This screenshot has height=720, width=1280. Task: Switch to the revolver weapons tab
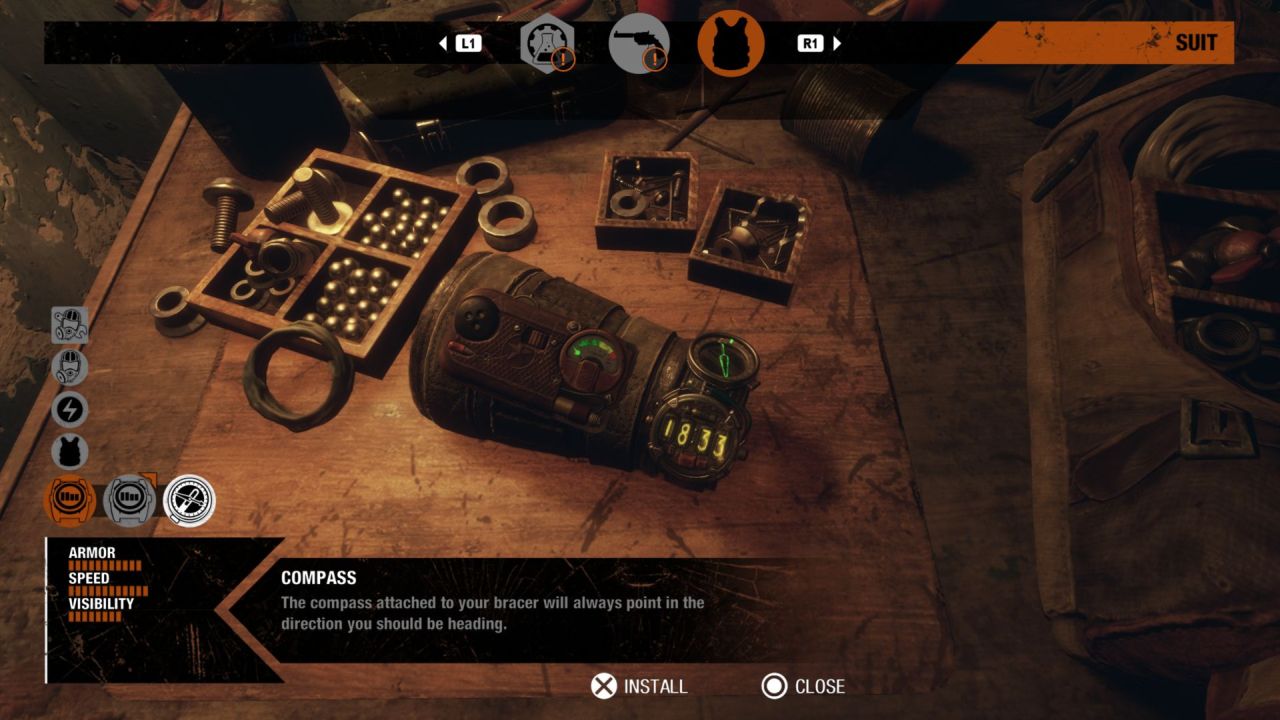638,44
